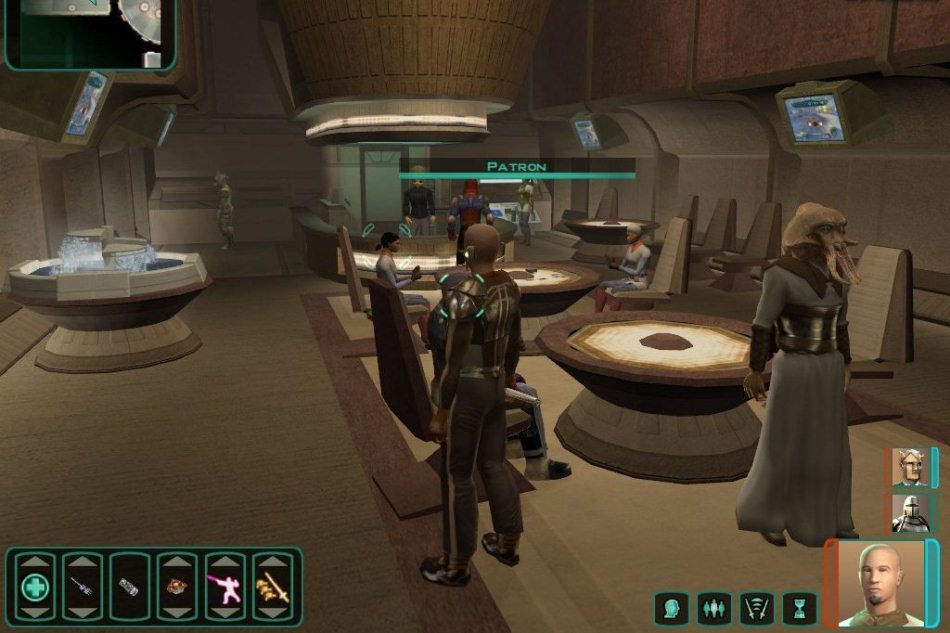Screen dimensions: 950x633
Task: Cycle the golden sword slot down arrow
Action: click(x=271, y=614)
